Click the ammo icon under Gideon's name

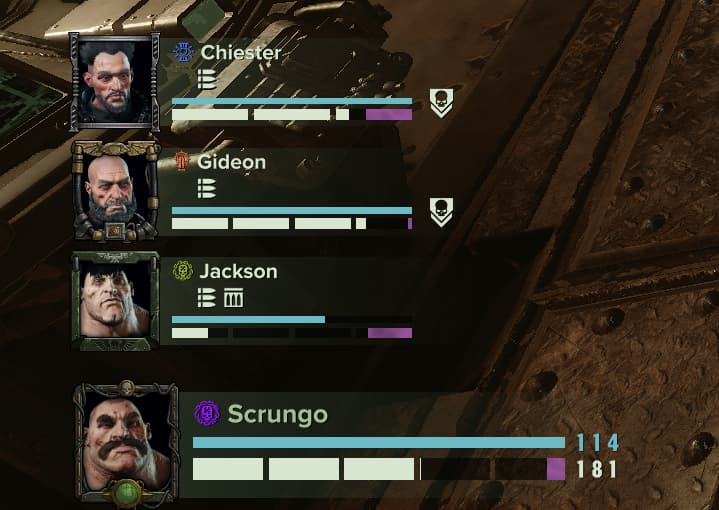[206, 188]
